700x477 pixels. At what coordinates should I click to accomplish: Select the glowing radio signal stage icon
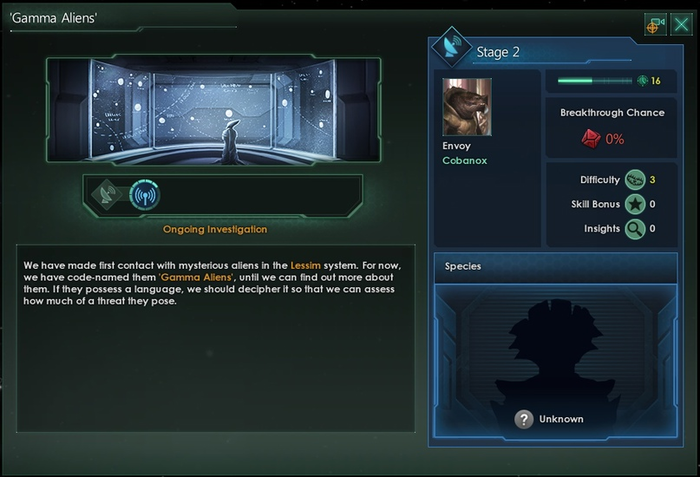[145, 195]
